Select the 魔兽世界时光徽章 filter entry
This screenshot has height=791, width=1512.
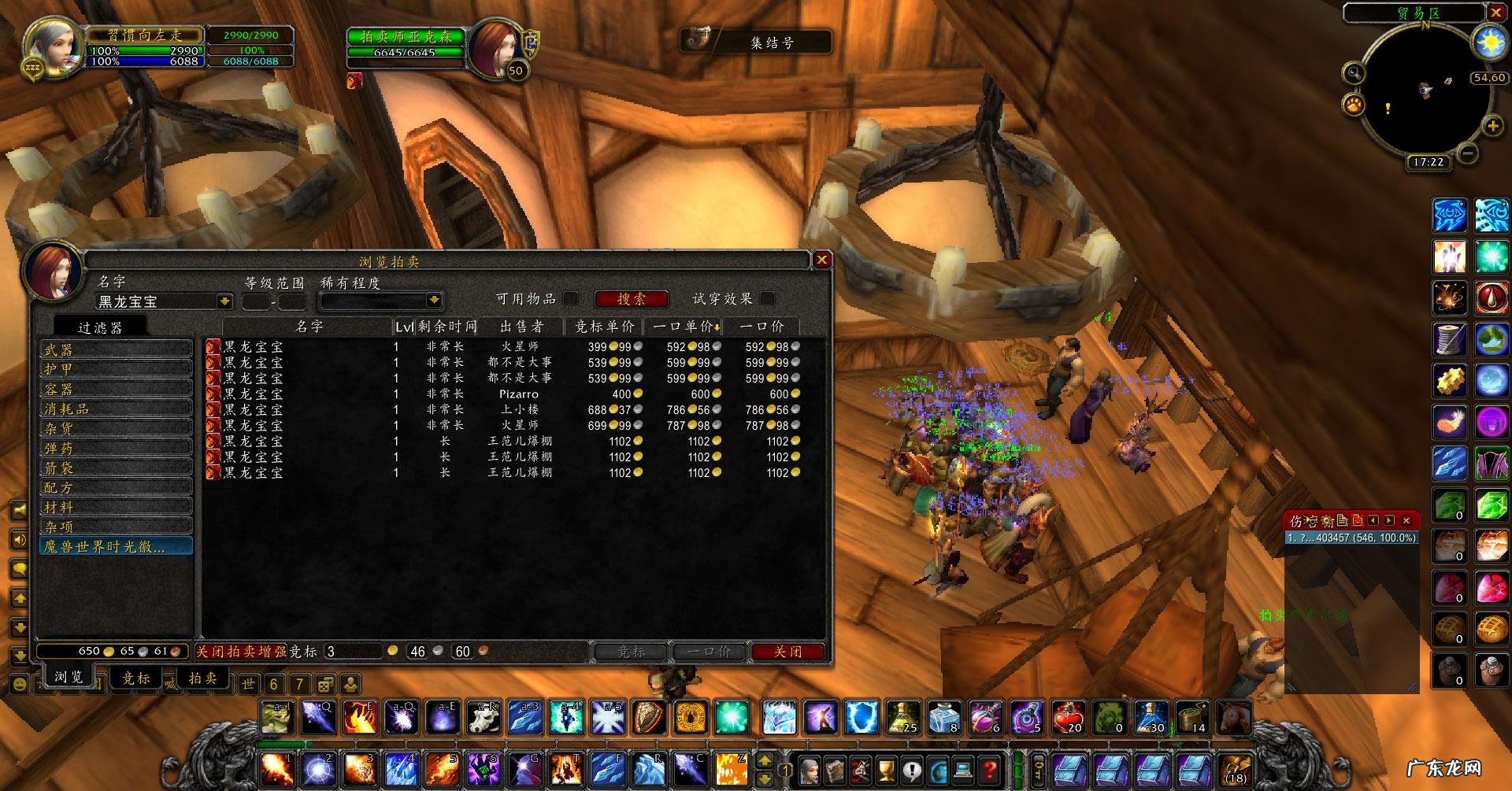pyautogui.click(x=115, y=546)
